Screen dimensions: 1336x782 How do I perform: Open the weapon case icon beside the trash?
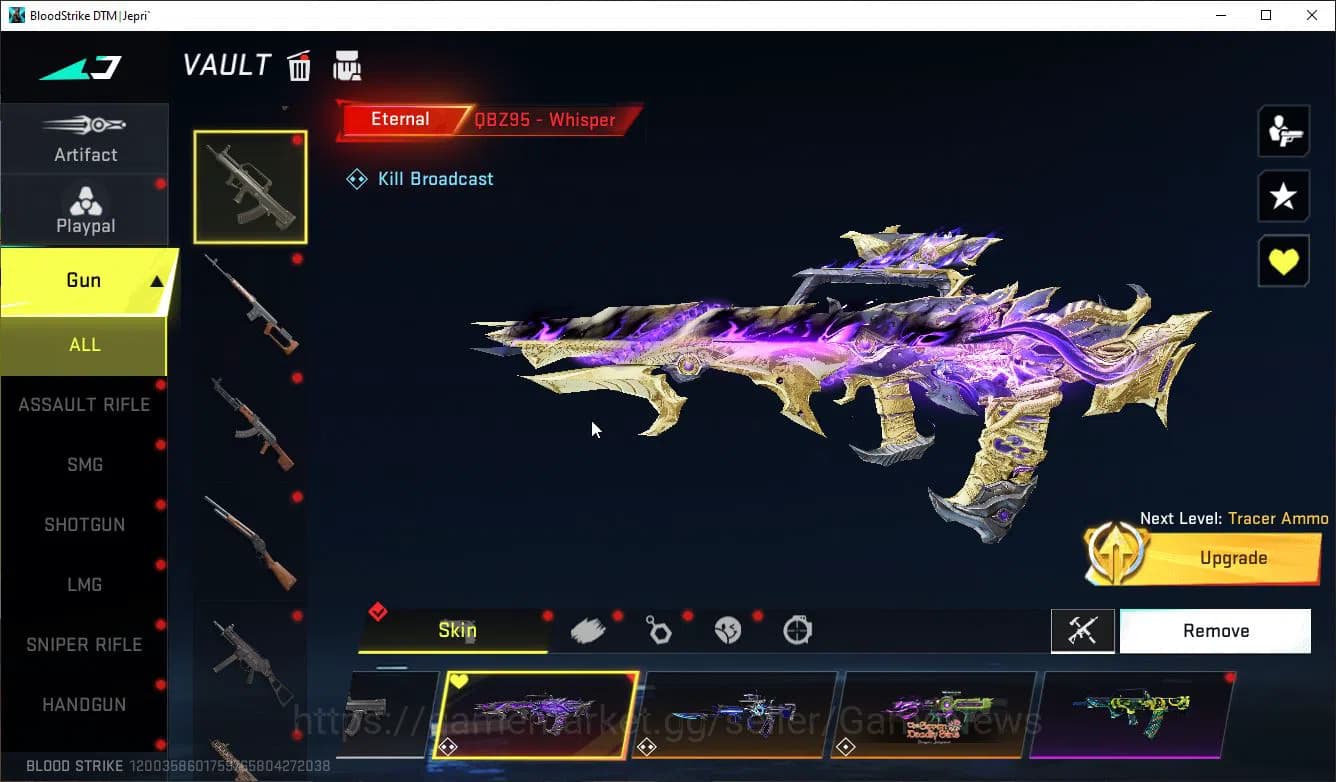347,64
